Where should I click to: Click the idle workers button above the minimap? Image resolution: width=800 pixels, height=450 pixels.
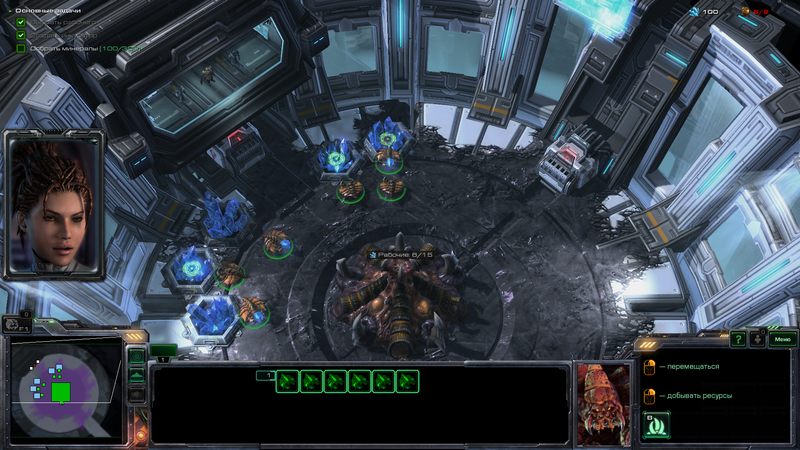[17, 323]
